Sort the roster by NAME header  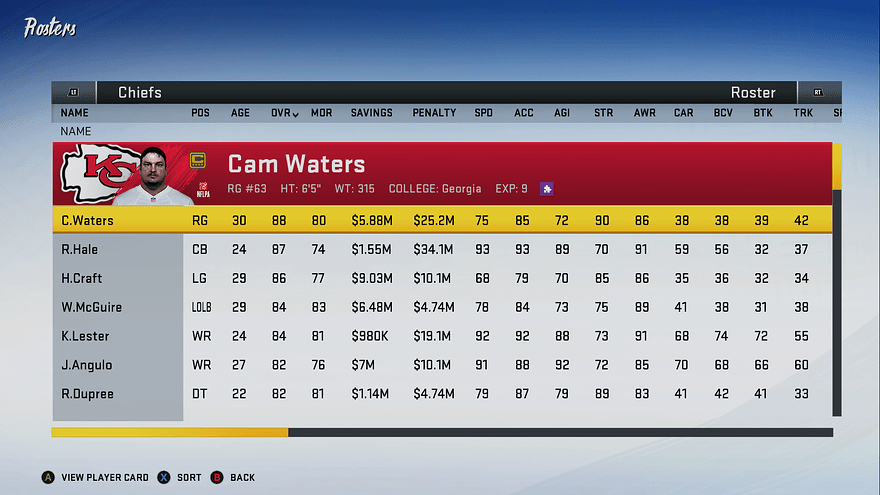click(x=75, y=113)
